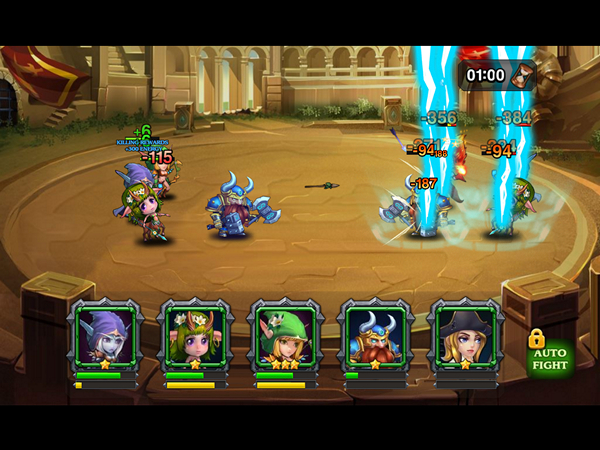Trigger the horned-helmet dwarf hero portrait
The image size is (600, 450).
(x=375, y=337)
